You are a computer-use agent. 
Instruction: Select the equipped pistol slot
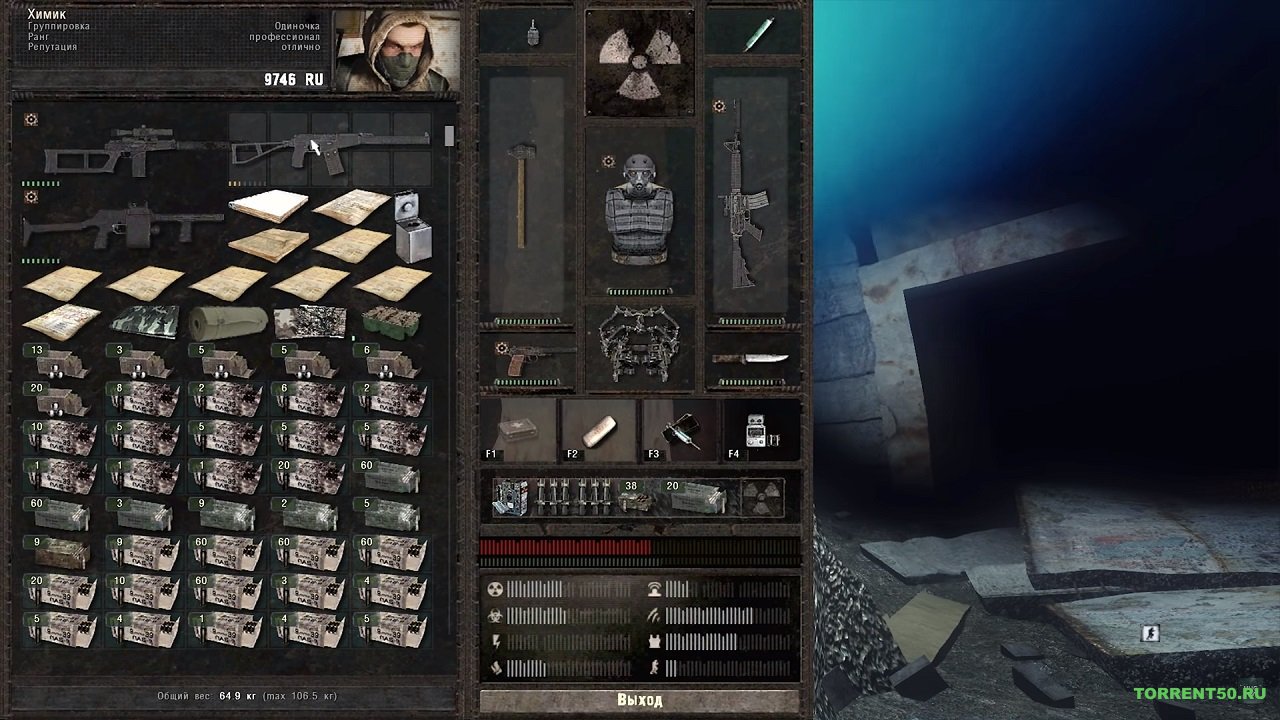click(530, 361)
